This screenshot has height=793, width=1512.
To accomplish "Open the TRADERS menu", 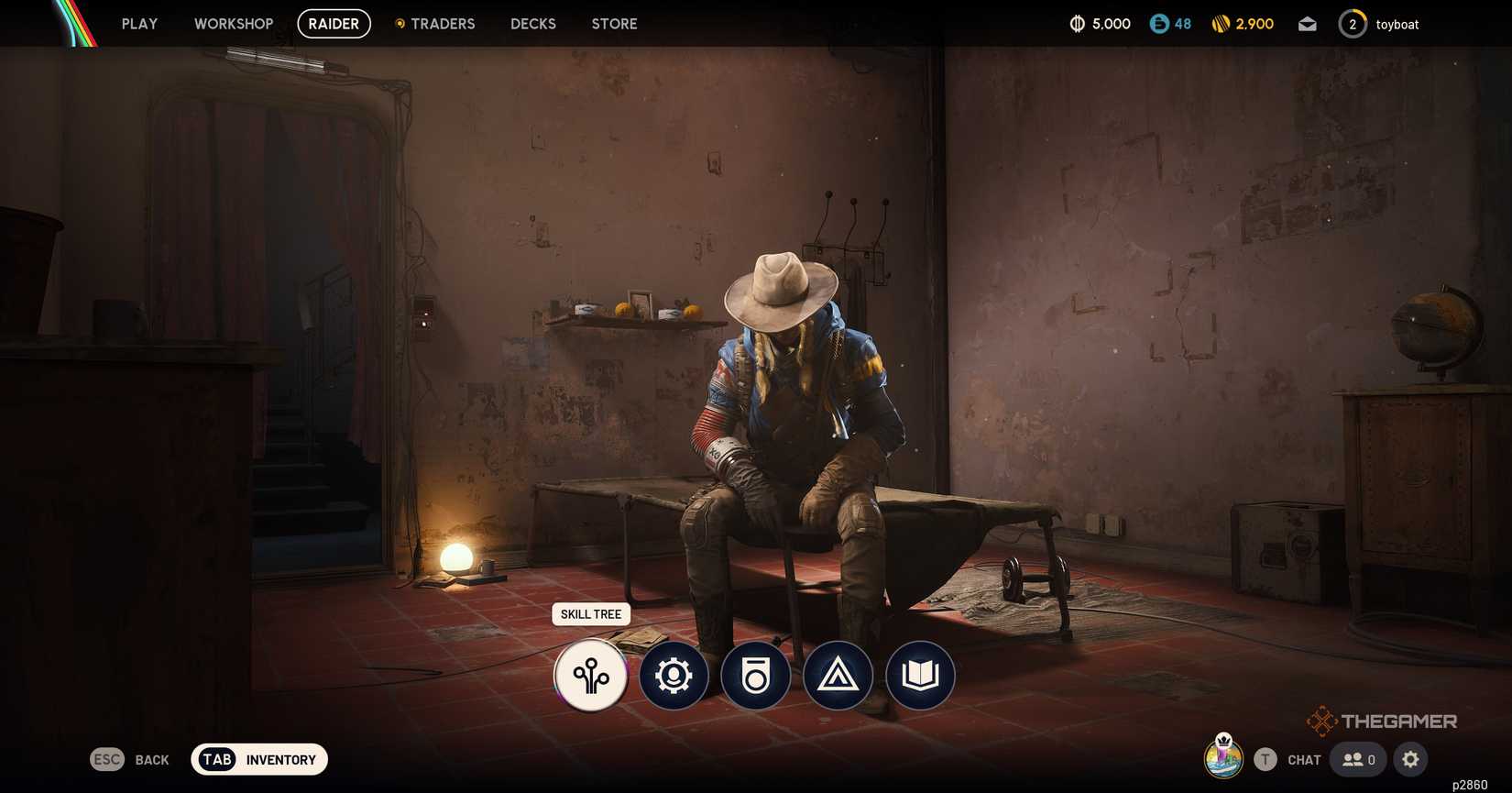I will coord(444,23).
